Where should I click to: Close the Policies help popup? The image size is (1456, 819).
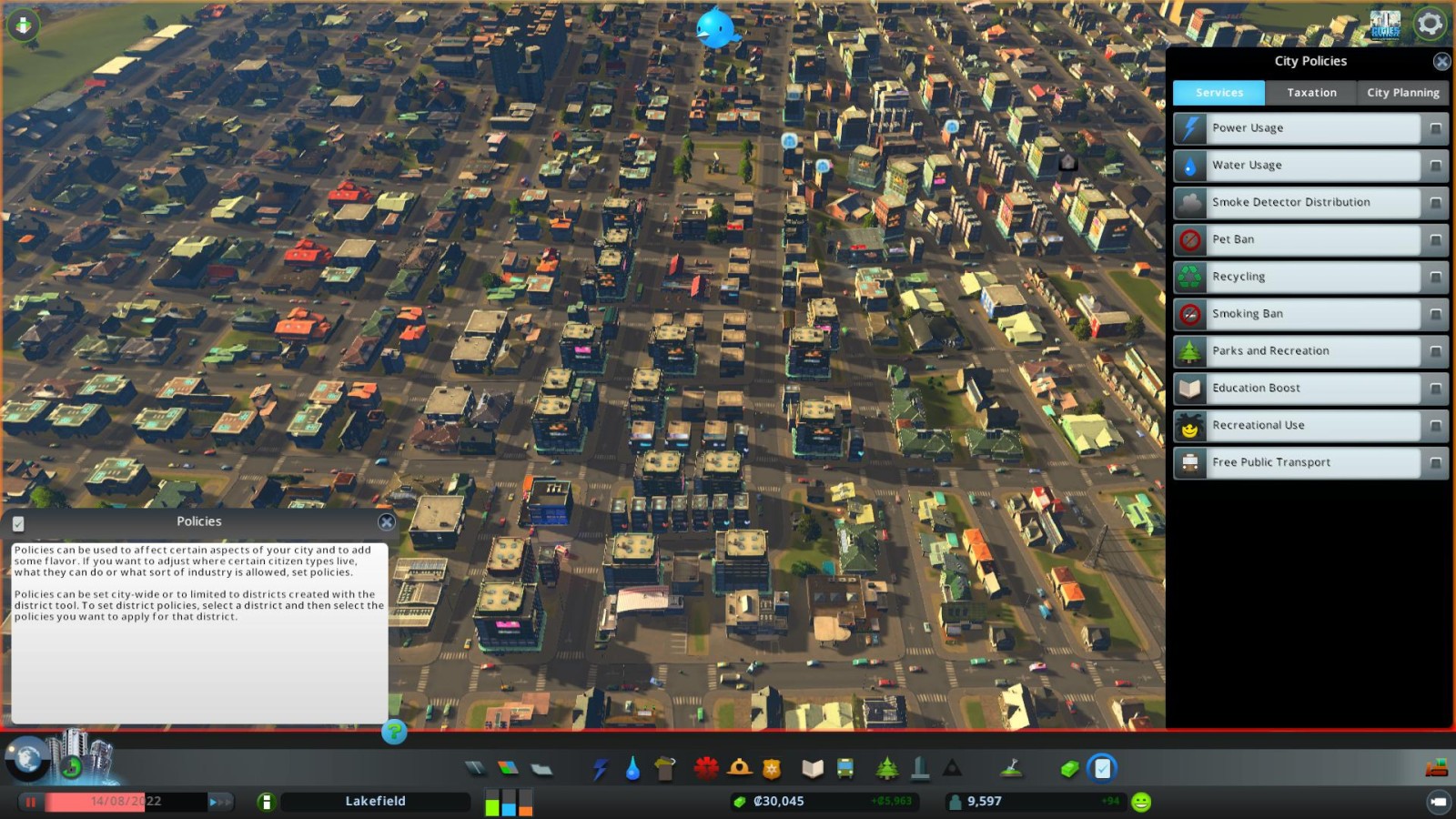(x=387, y=522)
